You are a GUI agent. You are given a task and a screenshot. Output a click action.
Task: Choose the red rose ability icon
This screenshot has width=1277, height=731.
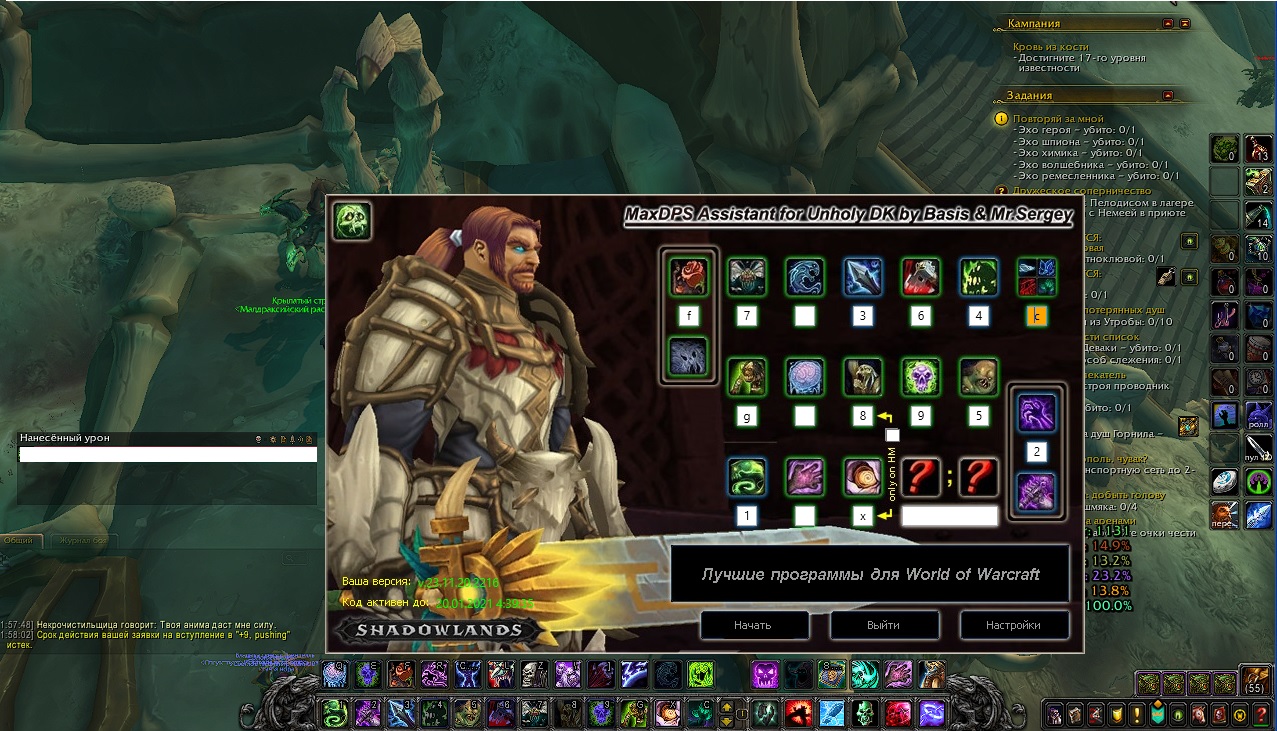tap(688, 277)
